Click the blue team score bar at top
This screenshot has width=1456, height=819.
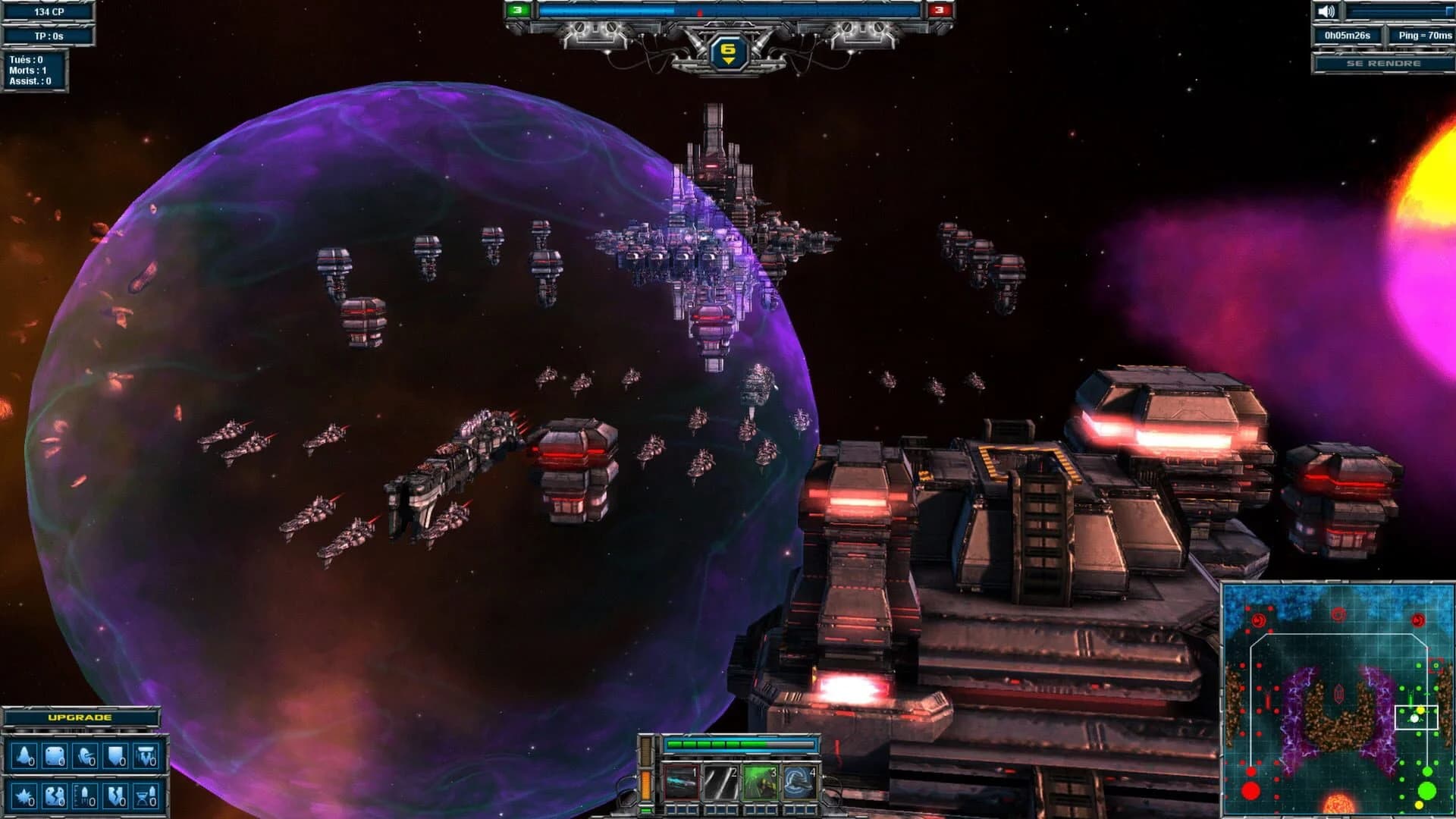(607, 10)
